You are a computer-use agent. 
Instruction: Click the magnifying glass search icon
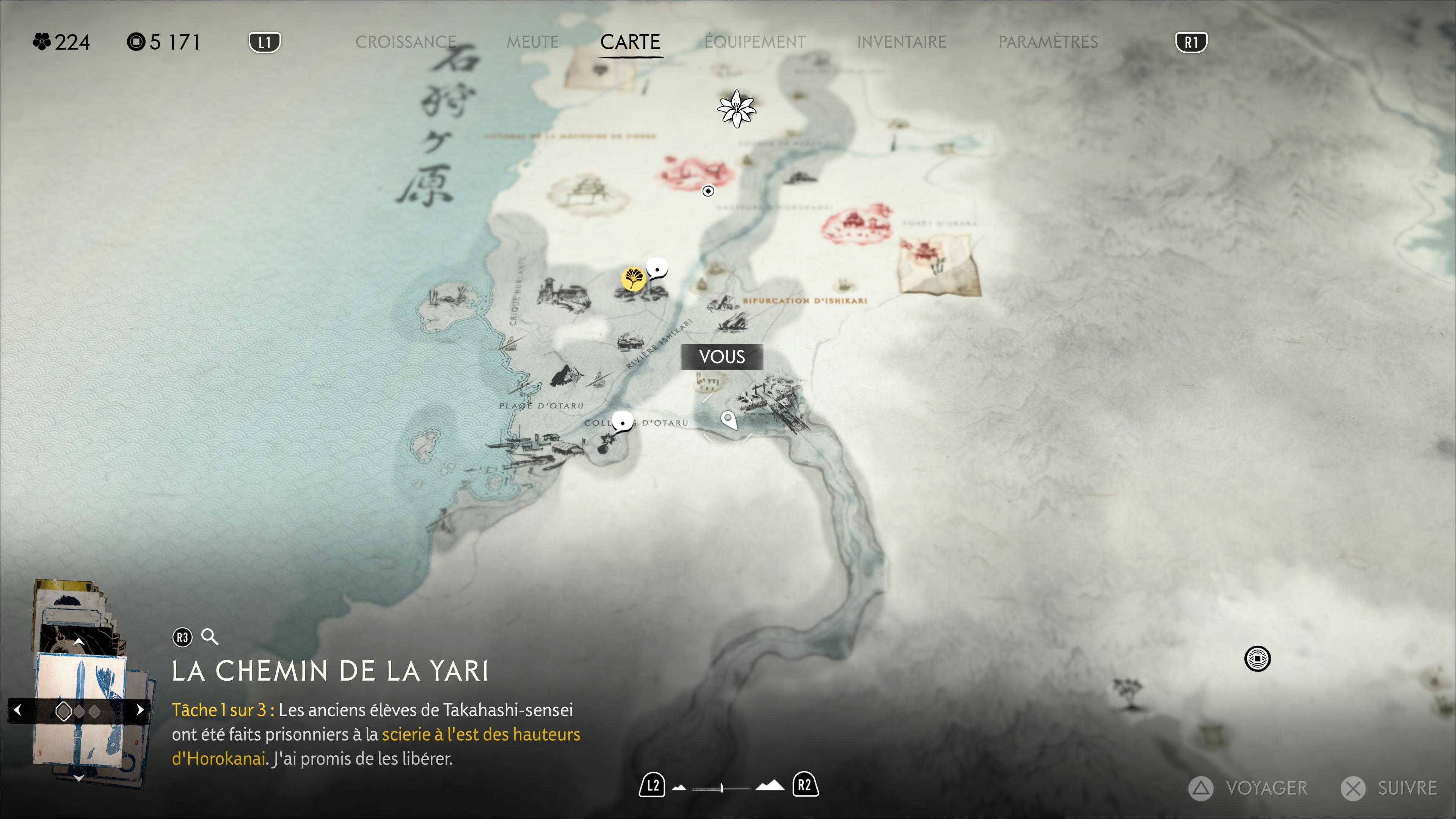click(210, 637)
